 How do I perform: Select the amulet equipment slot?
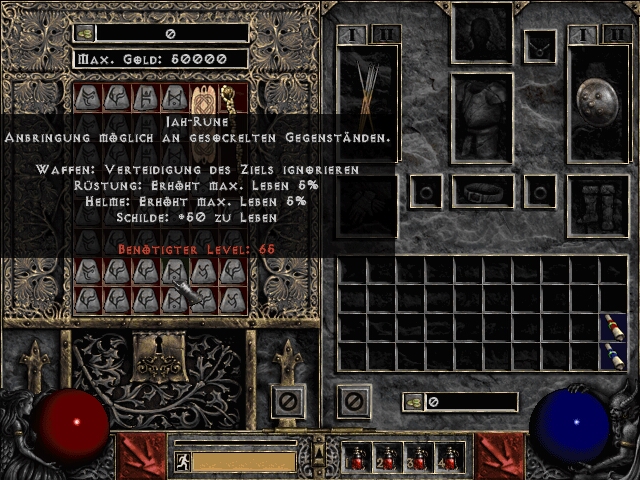coord(540,46)
